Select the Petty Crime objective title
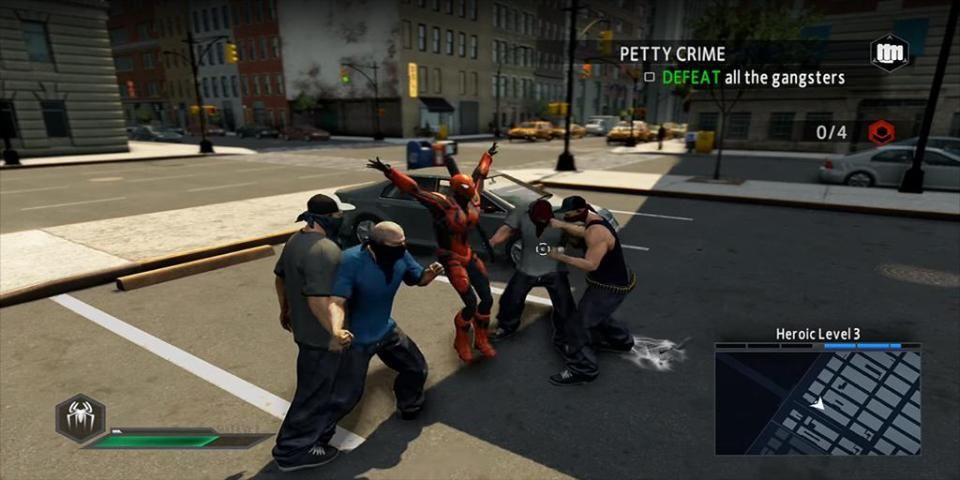Image resolution: width=960 pixels, height=480 pixels. pos(672,53)
